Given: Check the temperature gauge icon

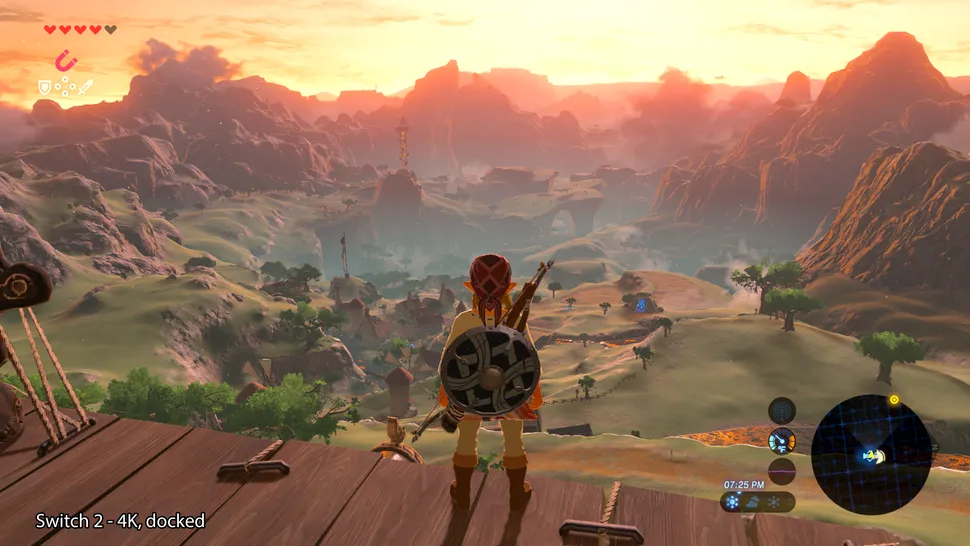Looking at the screenshot, I should (x=782, y=440).
